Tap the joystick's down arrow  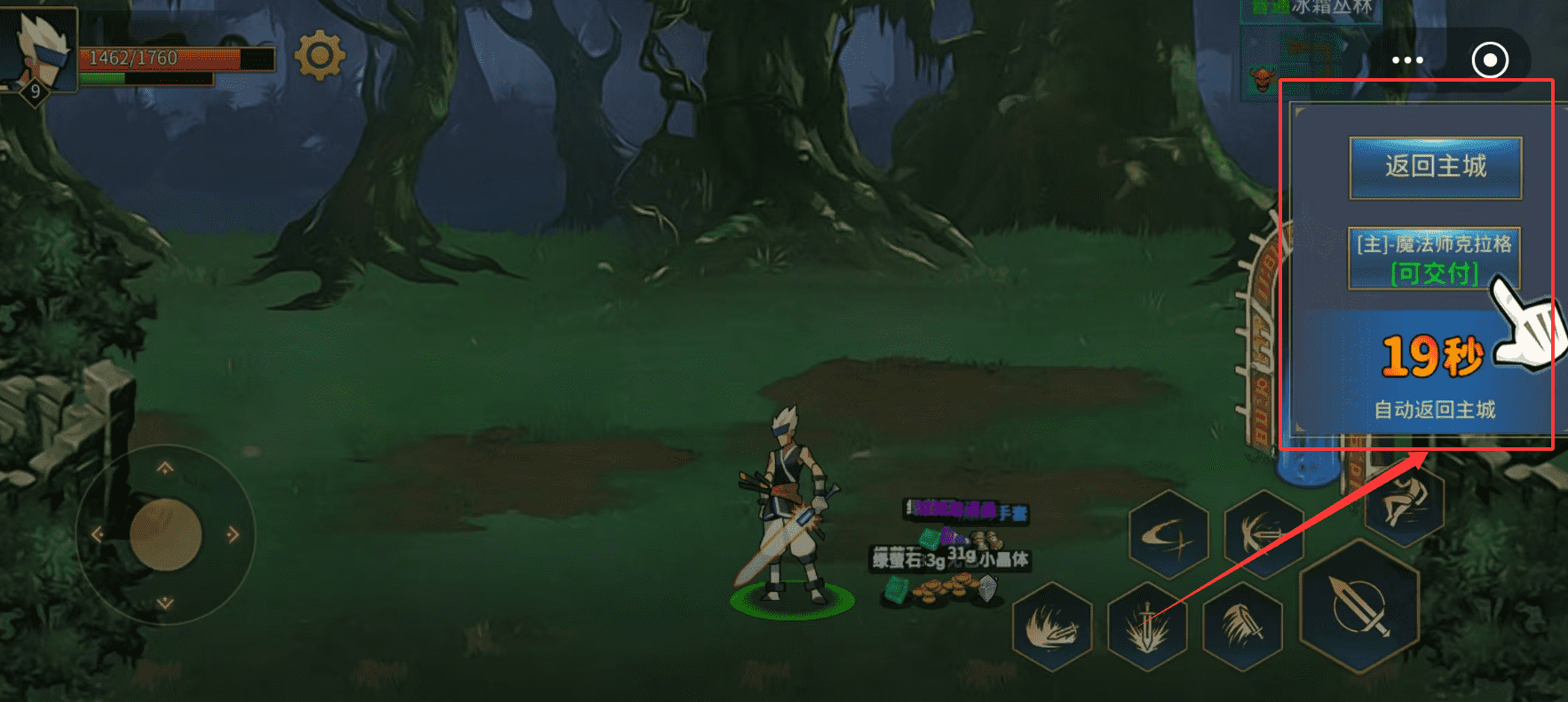pos(165,603)
